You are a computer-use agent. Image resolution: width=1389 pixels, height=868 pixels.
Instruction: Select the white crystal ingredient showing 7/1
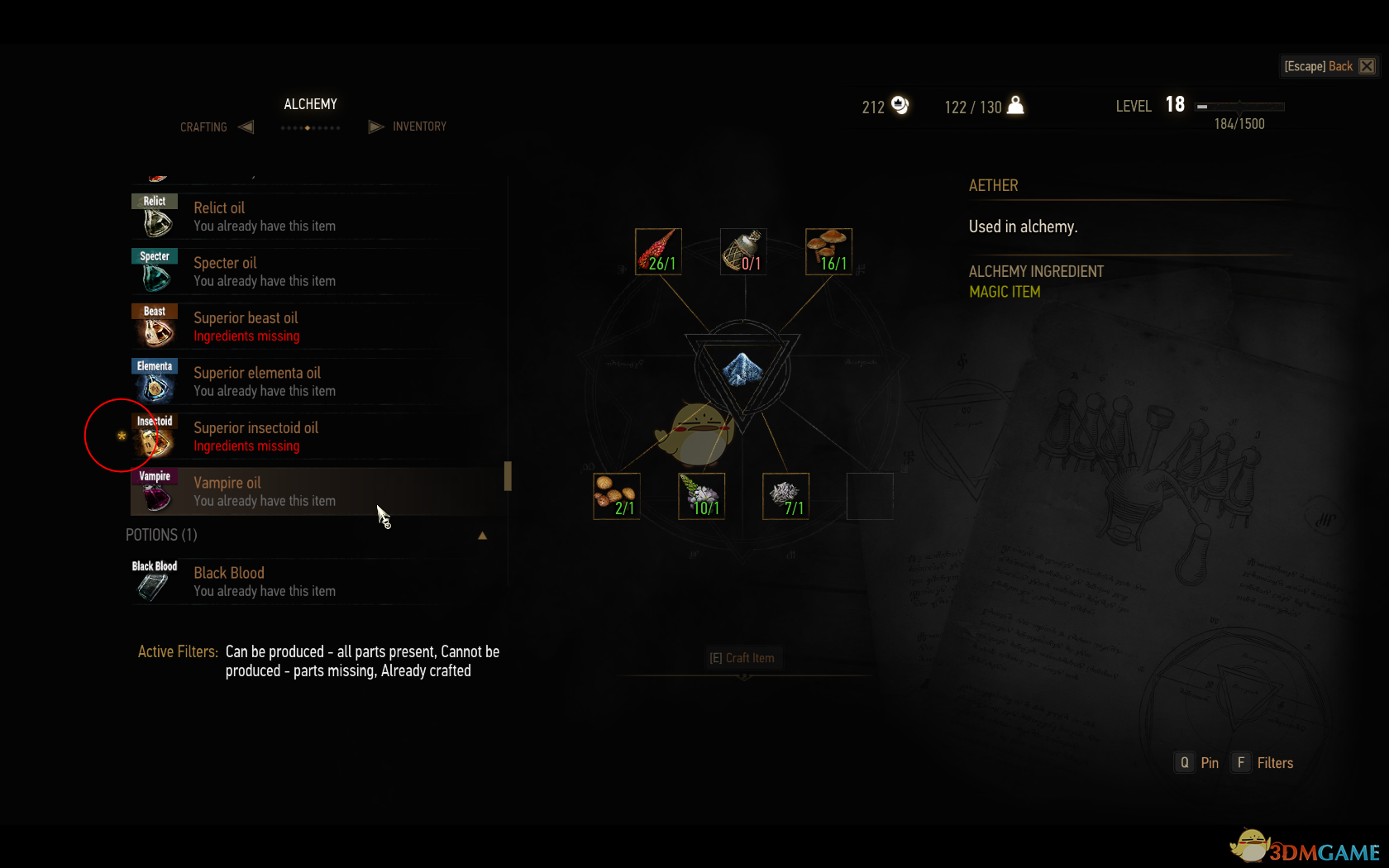pyautogui.click(x=785, y=496)
